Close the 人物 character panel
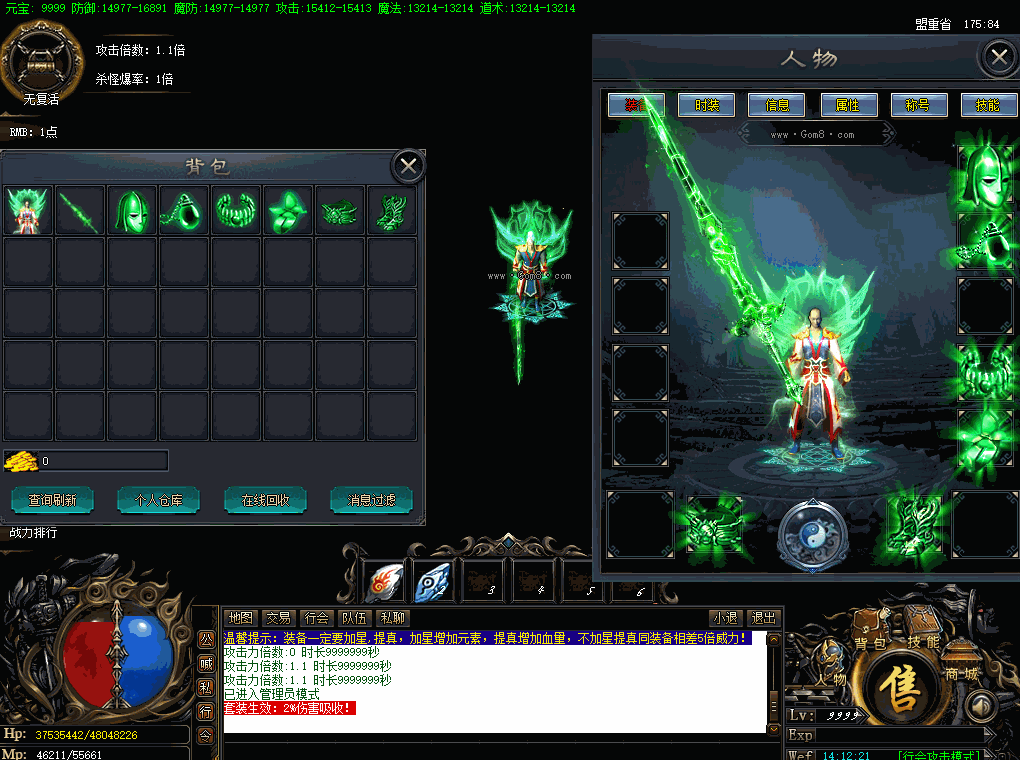Viewport: 1020px width, 760px height. click(x=998, y=58)
